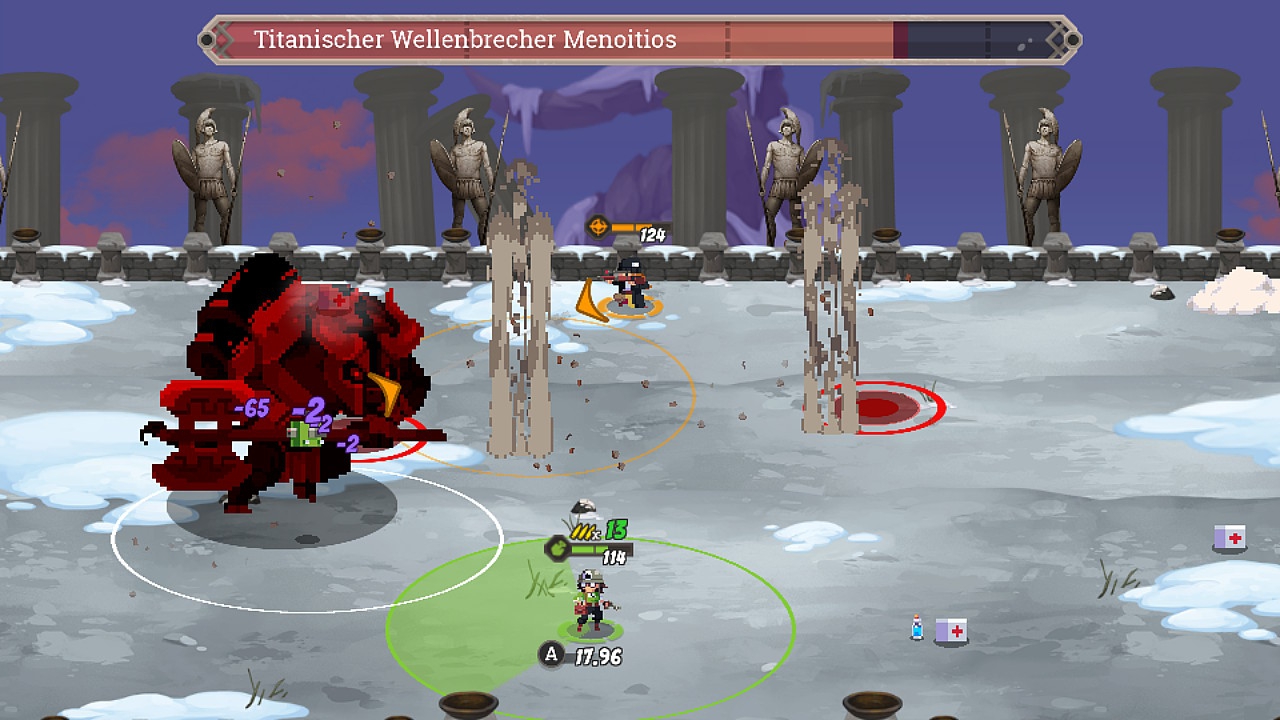Click the 17.96 cooldown timer text
Screen dimensions: 1280x720
(x=600, y=657)
